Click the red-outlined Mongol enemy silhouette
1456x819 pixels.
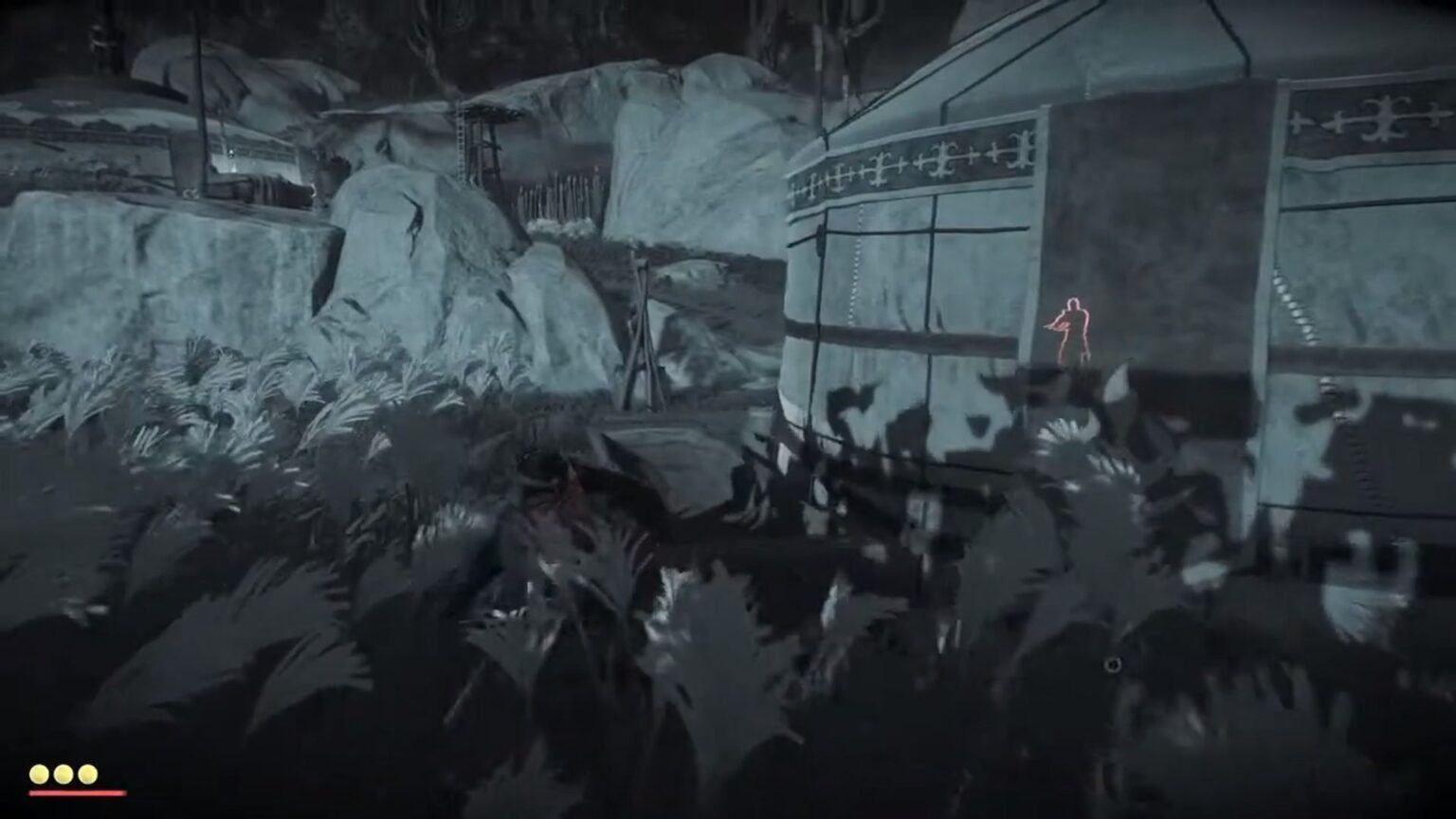point(1074,327)
